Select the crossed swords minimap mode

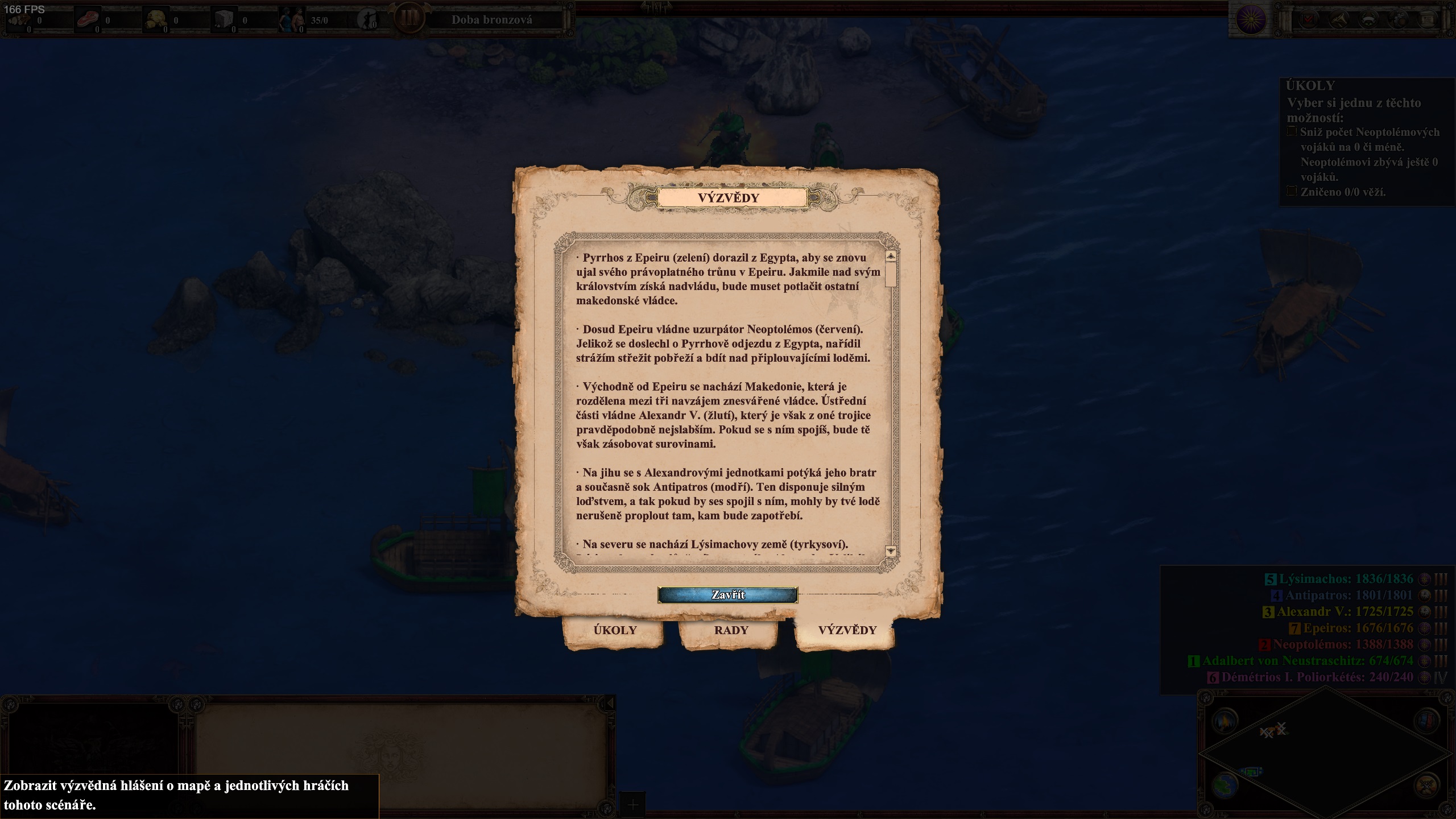point(1426,787)
